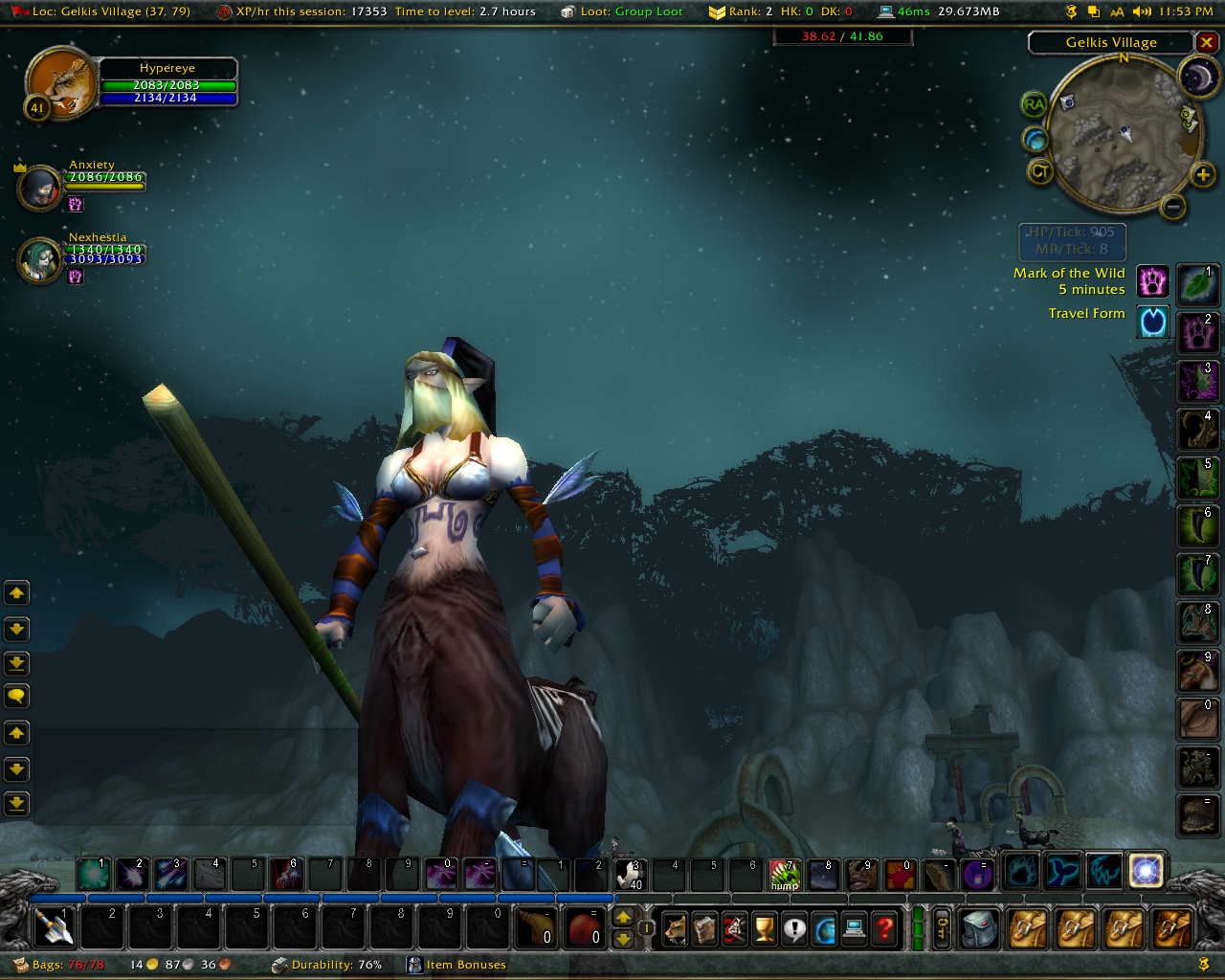Switch to the bear paw shapeshift form
The image size is (1225, 980).
tap(1021, 872)
